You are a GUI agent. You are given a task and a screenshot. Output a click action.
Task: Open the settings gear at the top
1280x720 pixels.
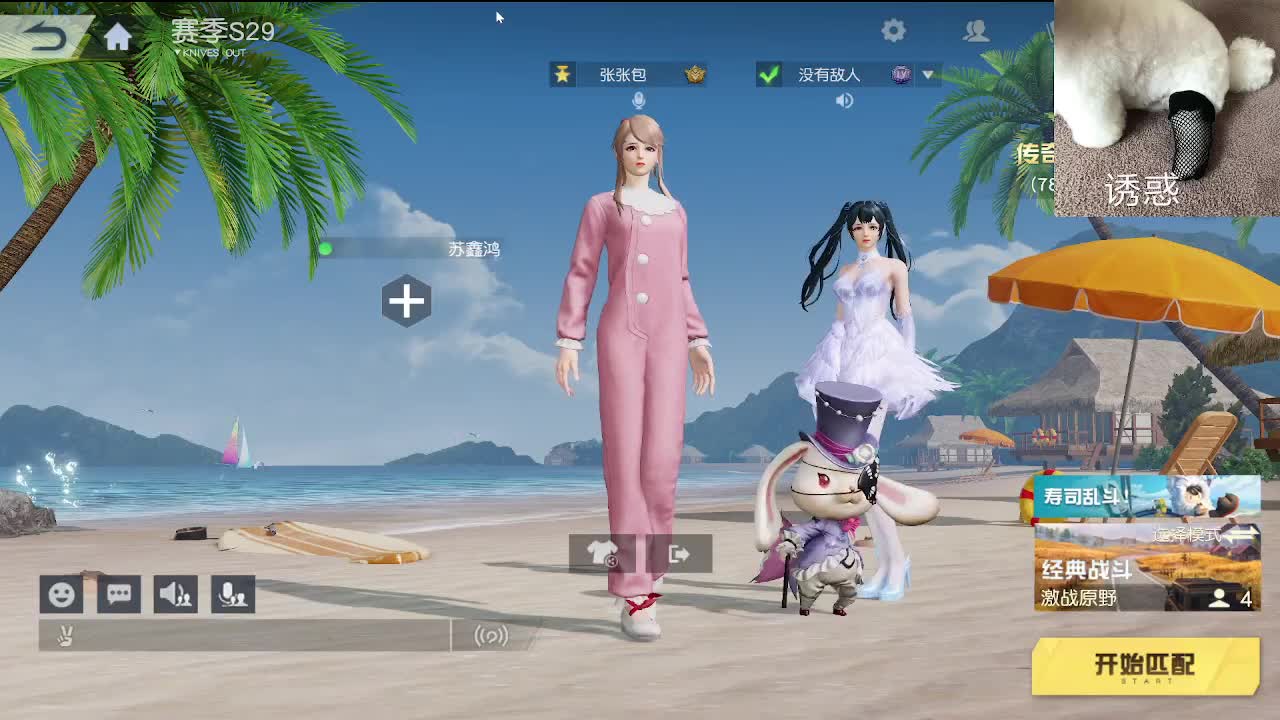[x=894, y=31]
